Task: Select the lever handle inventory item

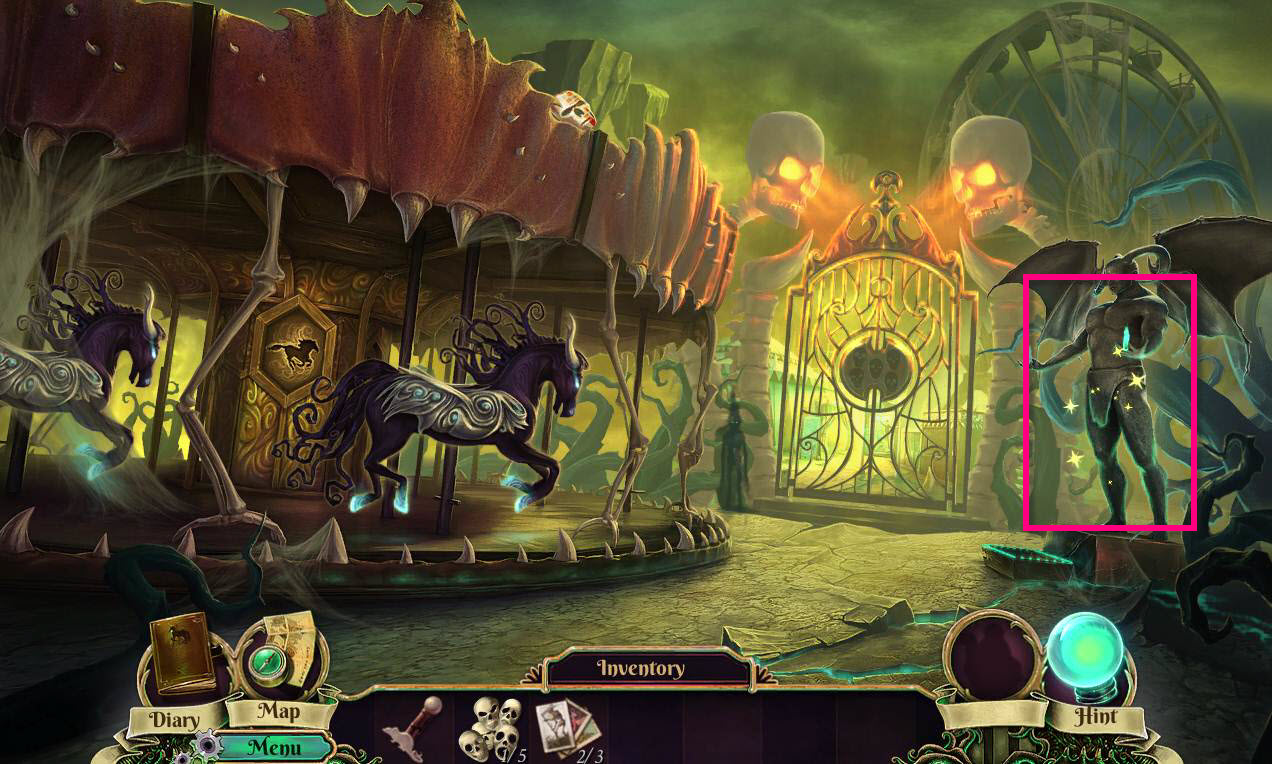Action: 413,729
